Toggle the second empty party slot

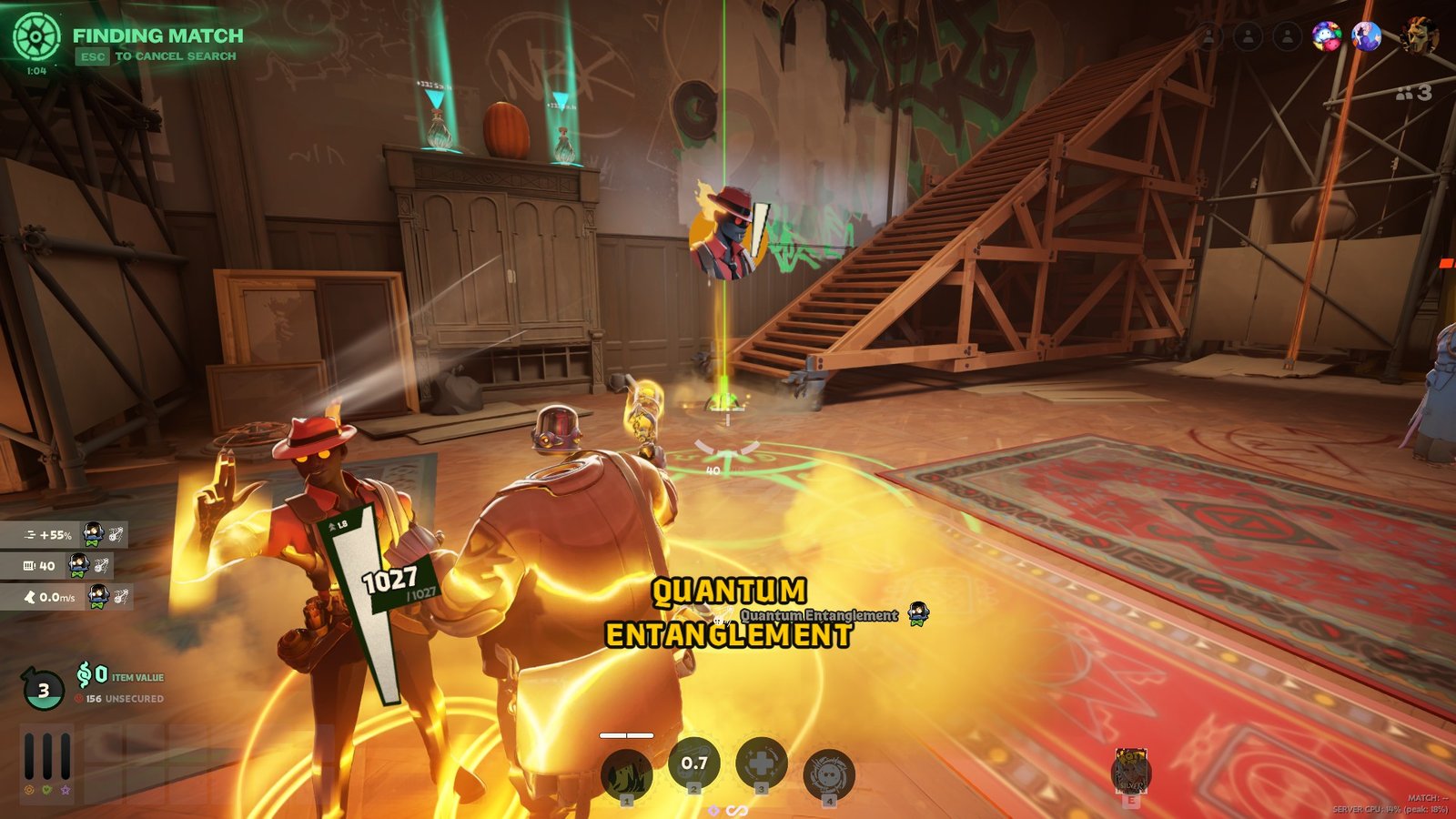click(1248, 36)
